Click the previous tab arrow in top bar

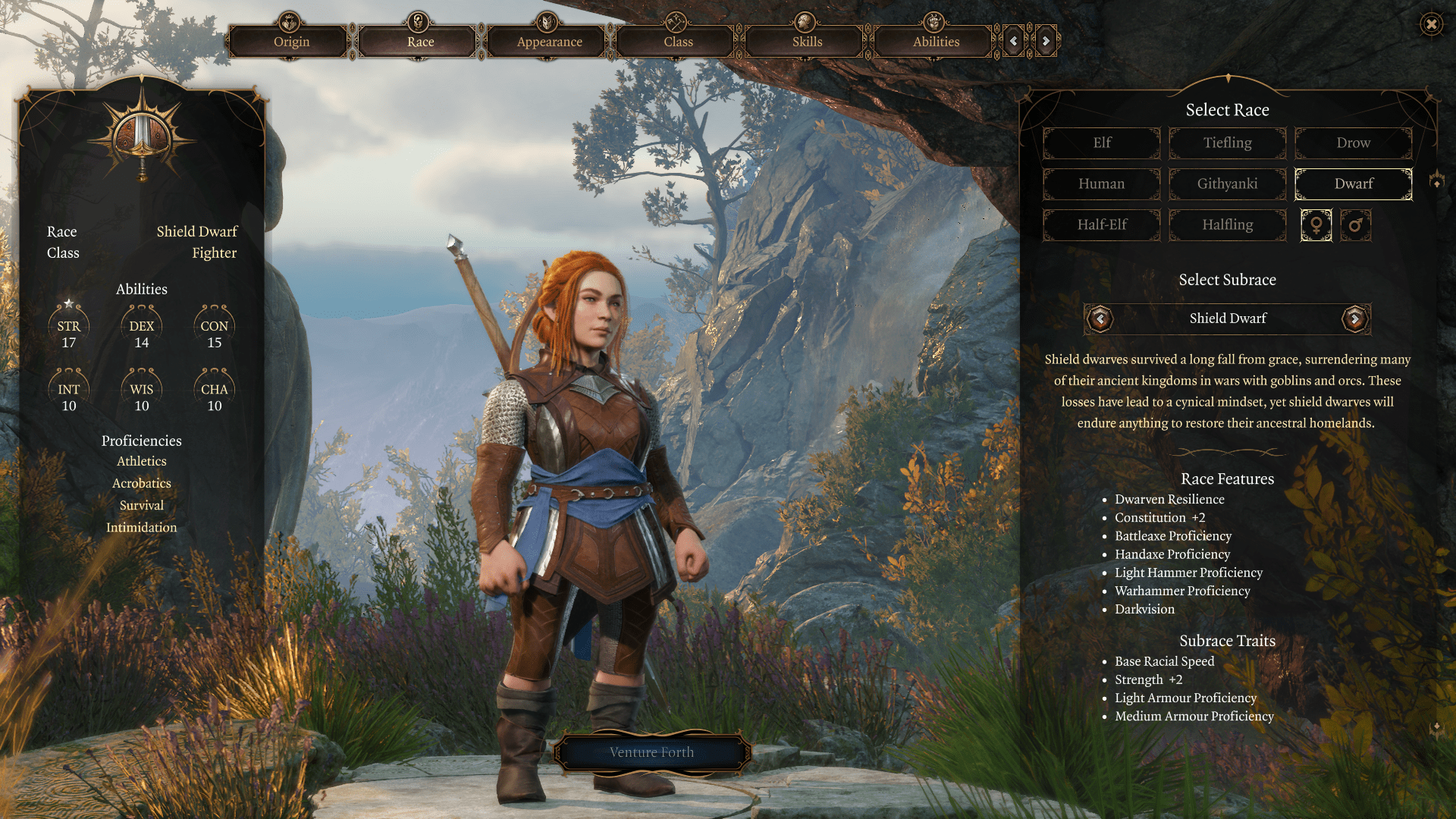point(1014,41)
